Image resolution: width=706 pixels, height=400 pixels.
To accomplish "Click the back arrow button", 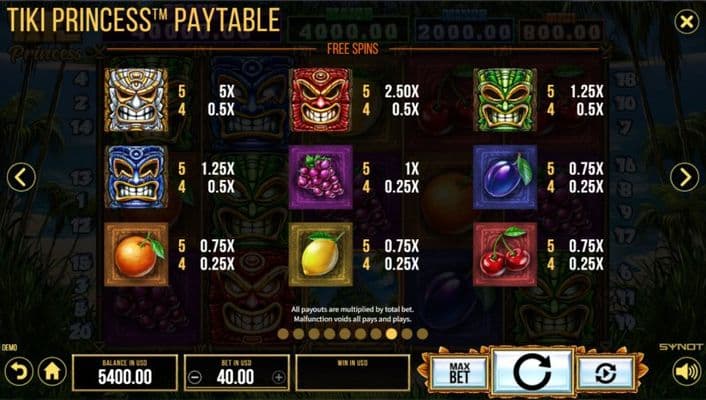I will click(18, 372).
